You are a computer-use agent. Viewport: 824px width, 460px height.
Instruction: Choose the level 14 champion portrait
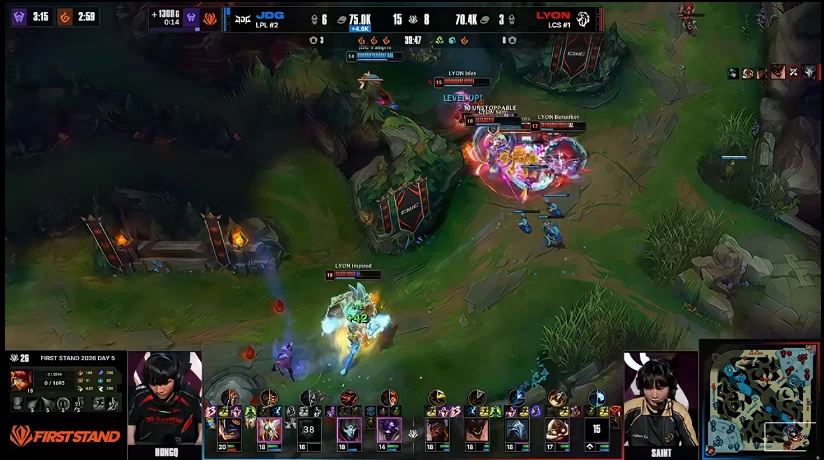pyautogui.click(x=387, y=429)
